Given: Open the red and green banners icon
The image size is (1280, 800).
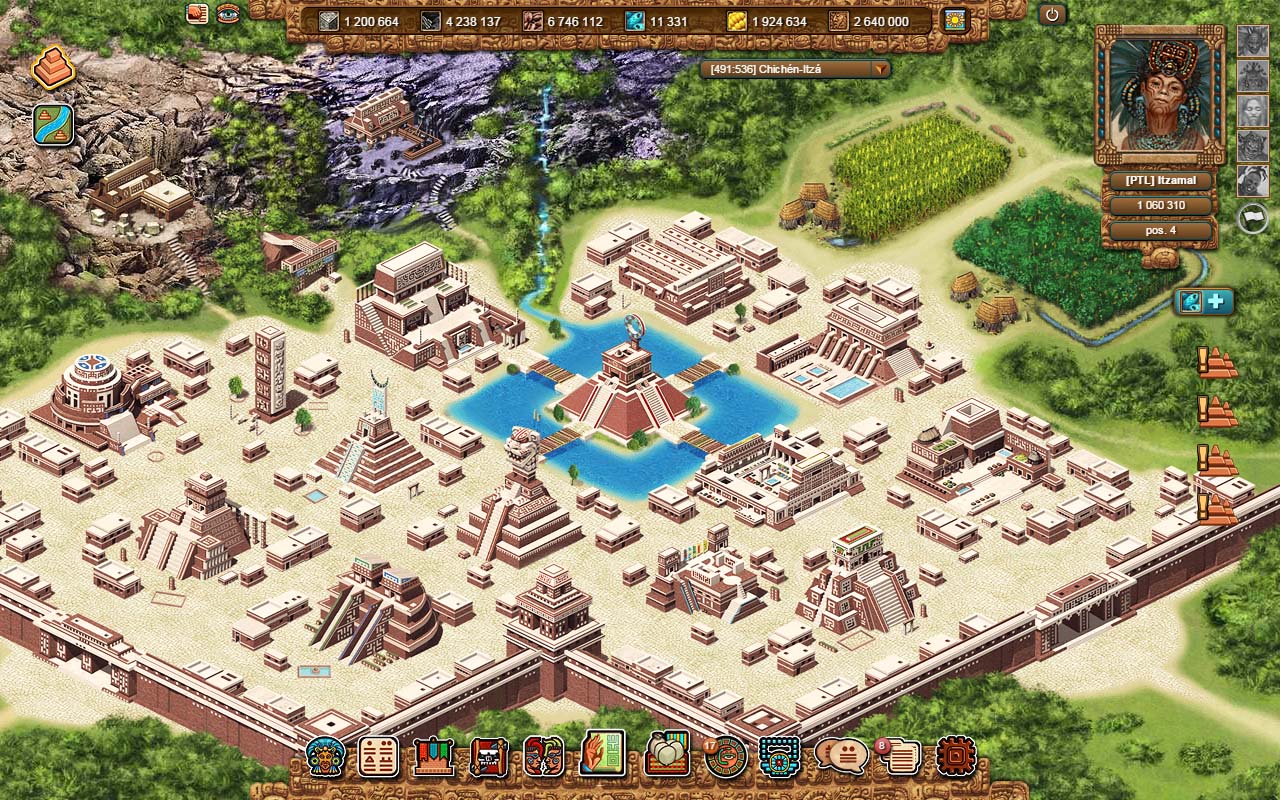Looking at the screenshot, I should pos(434,757).
